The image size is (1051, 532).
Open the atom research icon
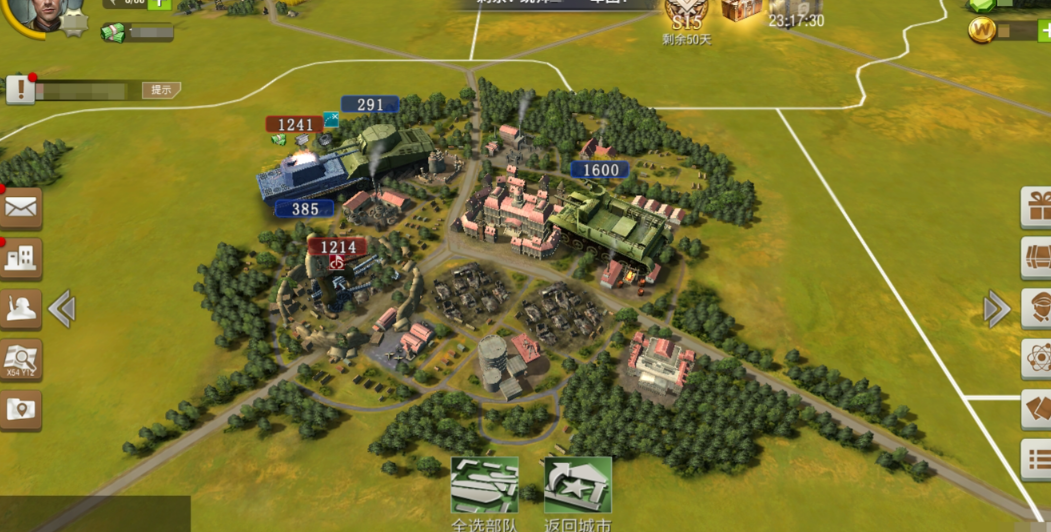1037,358
